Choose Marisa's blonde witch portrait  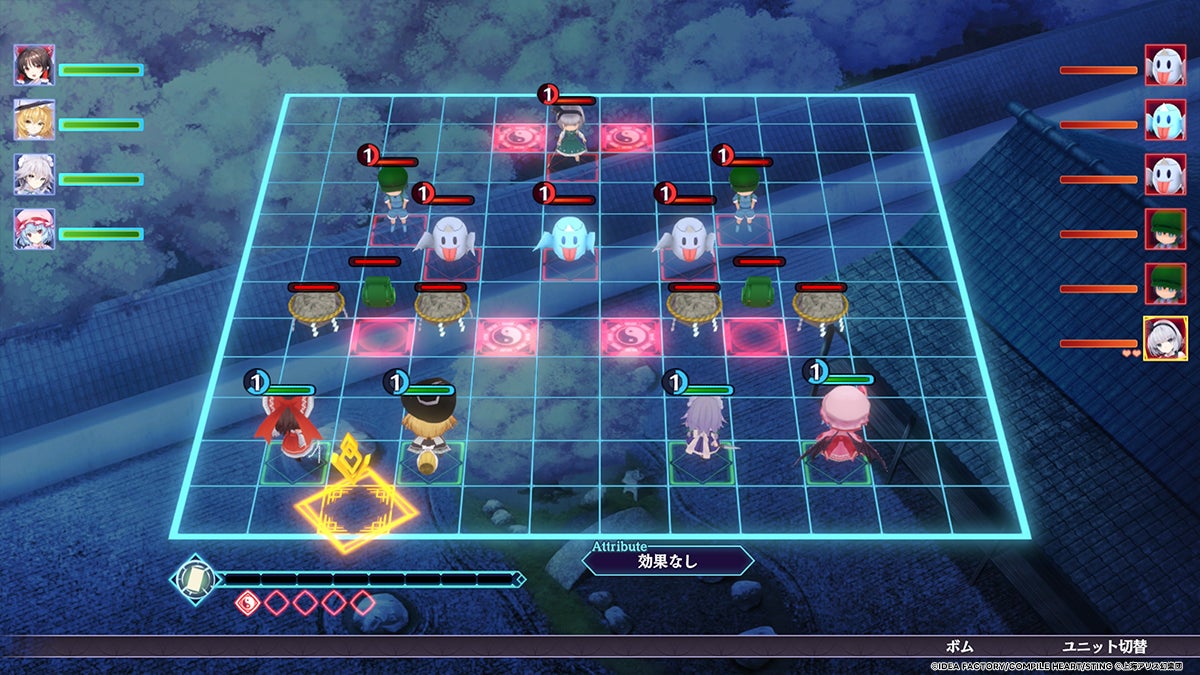pos(34,120)
